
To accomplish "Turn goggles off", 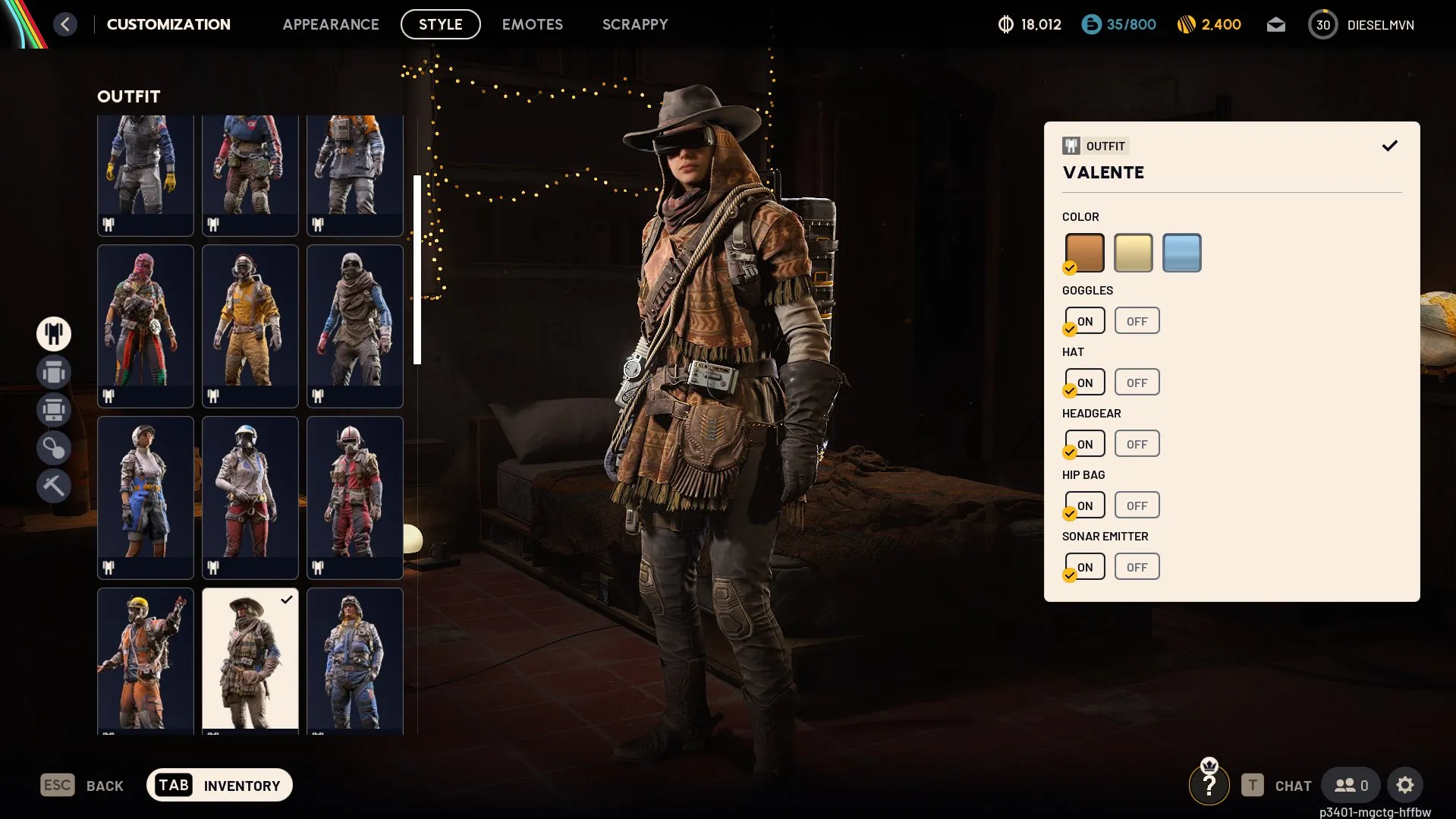I will 1137,321.
